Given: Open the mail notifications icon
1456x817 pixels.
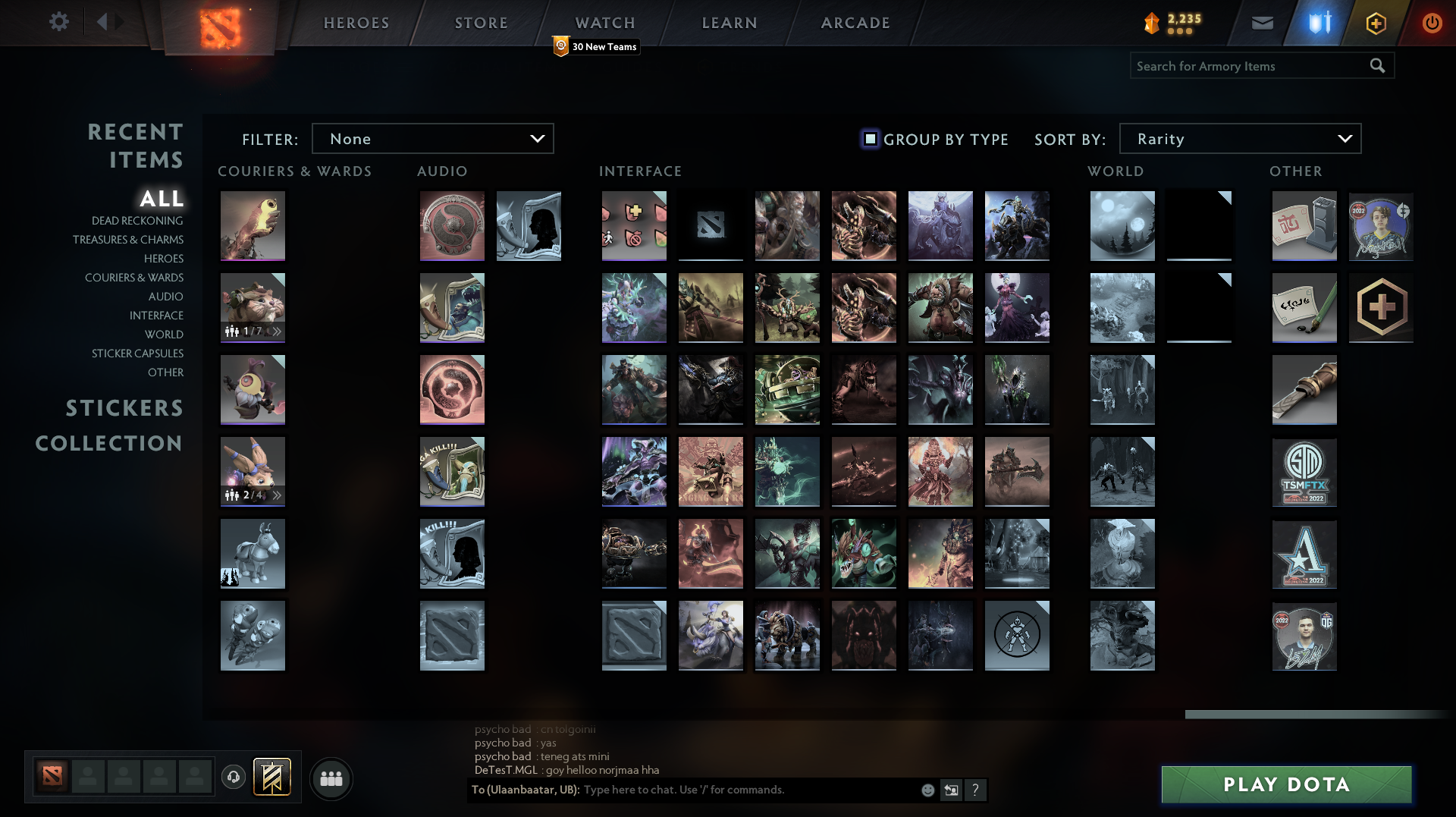Looking at the screenshot, I should [1262, 22].
